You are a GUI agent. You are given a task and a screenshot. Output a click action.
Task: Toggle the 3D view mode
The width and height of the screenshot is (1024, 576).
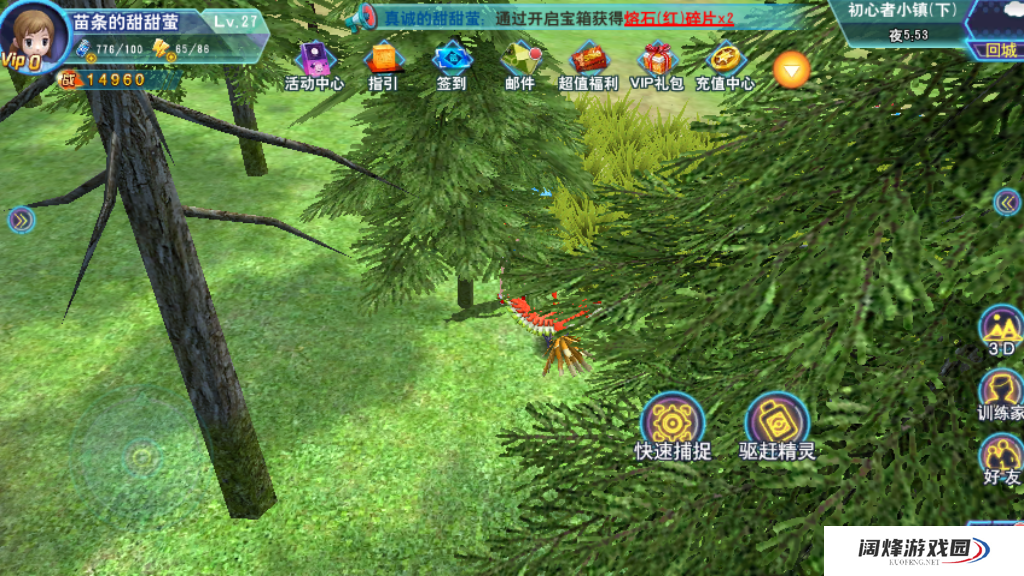[x=1000, y=330]
